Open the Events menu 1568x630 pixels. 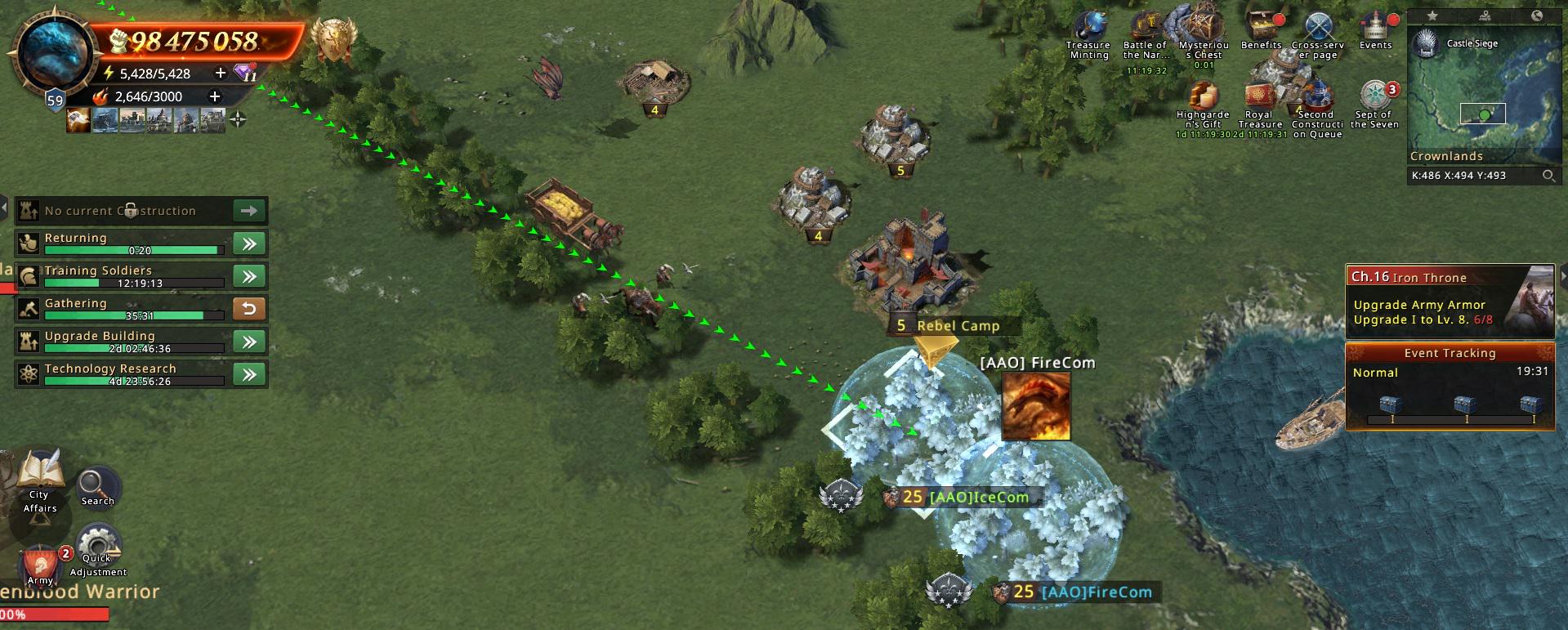coord(1375,29)
